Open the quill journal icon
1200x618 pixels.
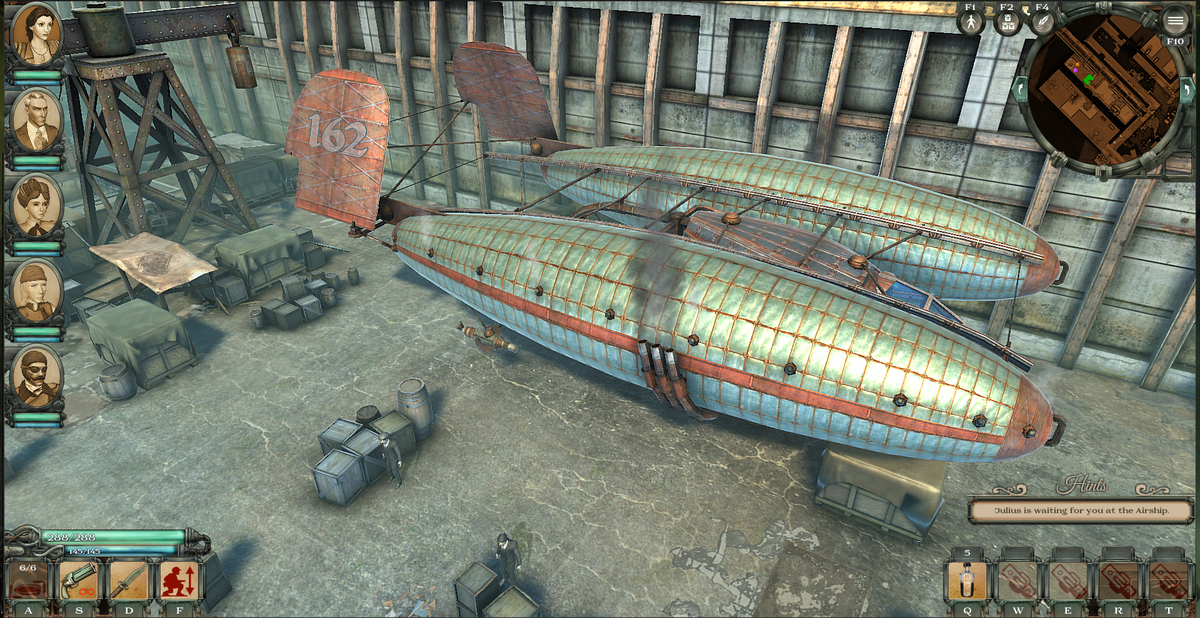tap(1042, 21)
